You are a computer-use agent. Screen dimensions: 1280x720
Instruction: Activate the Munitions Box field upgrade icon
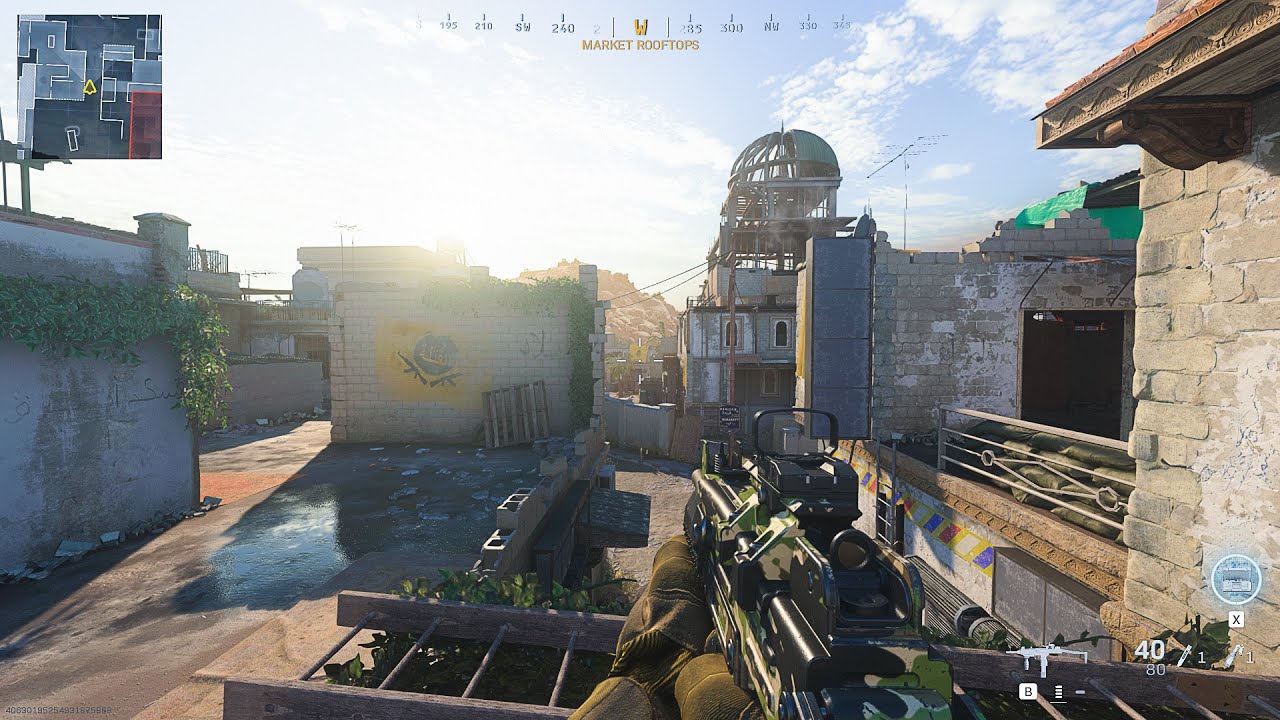coord(1235,579)
